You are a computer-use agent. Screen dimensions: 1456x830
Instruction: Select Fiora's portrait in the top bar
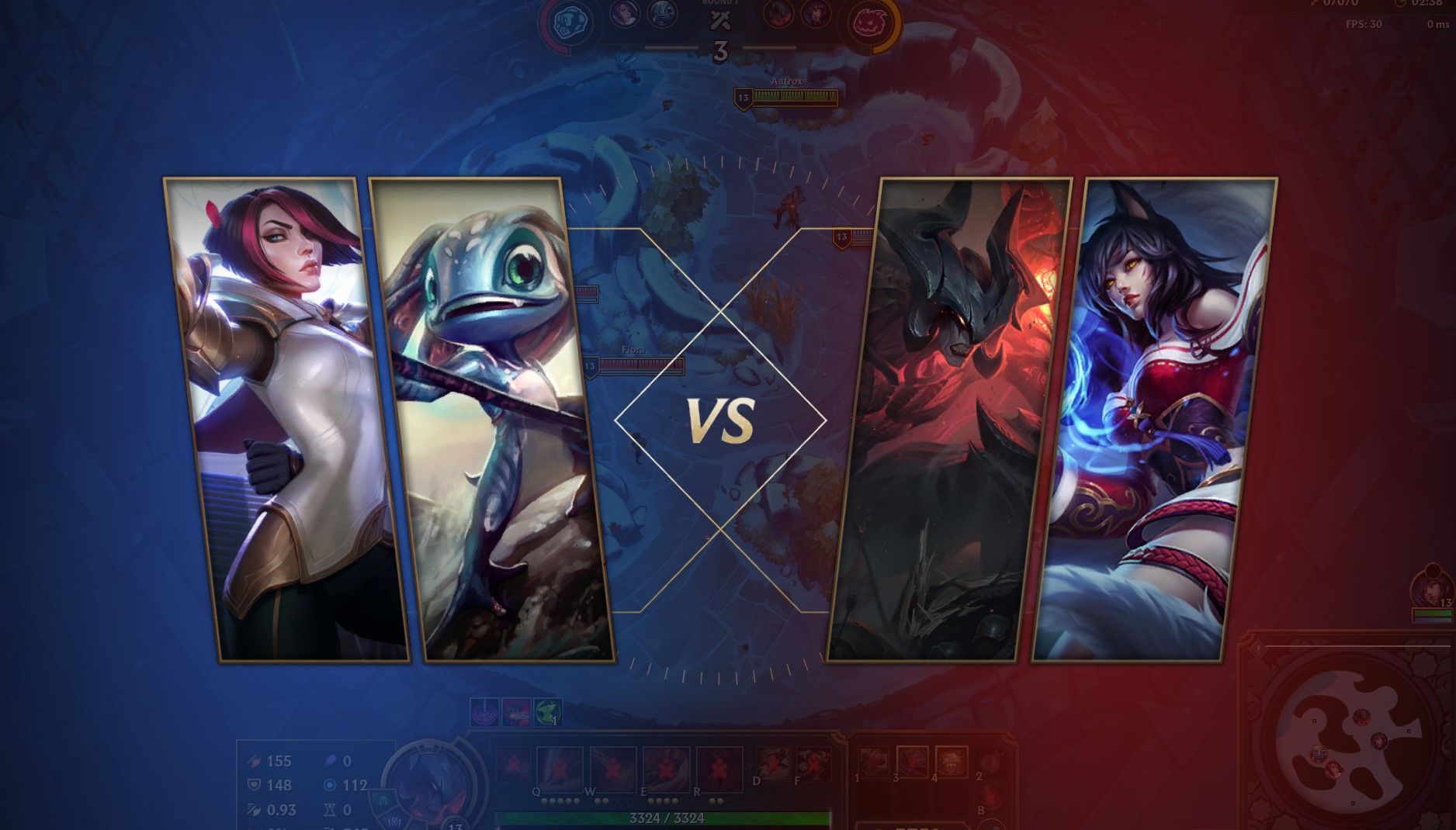(x=624, y=14)
